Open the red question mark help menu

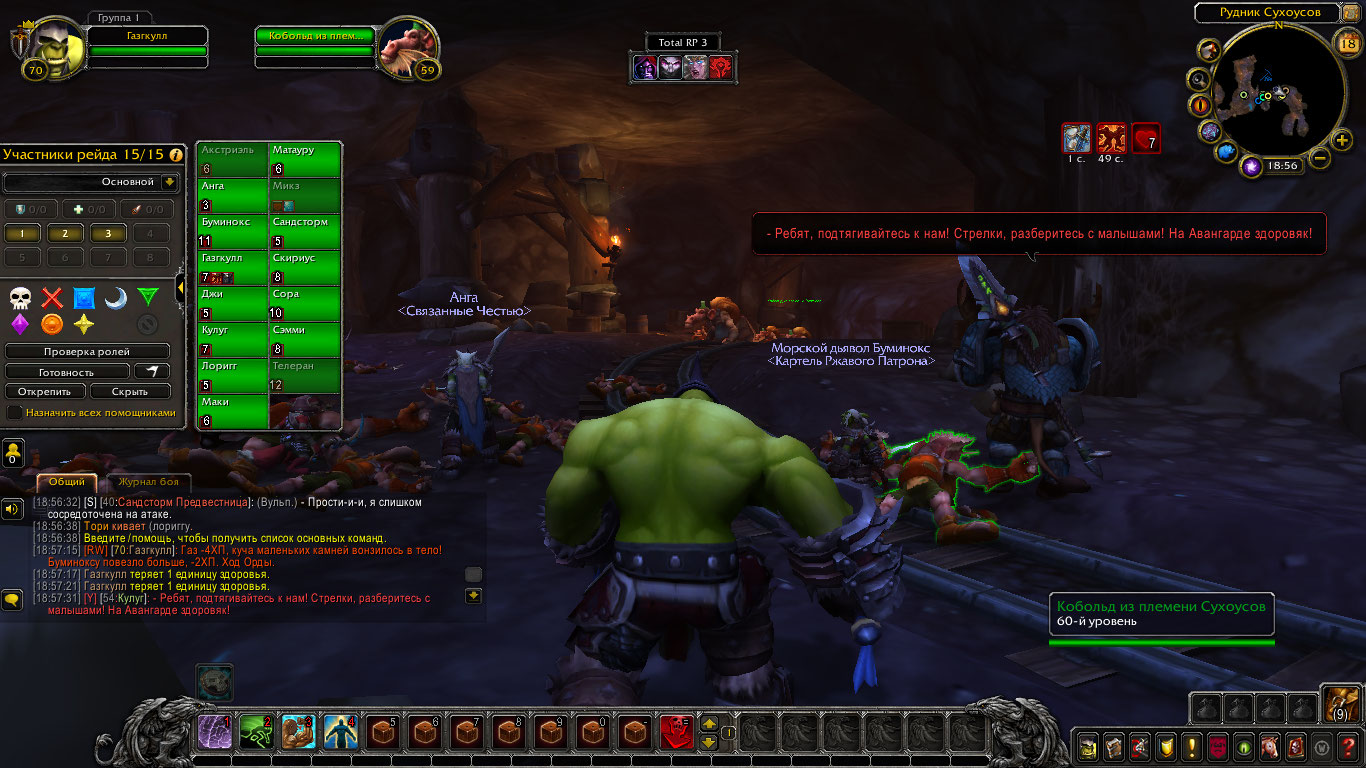[1348, 746]
